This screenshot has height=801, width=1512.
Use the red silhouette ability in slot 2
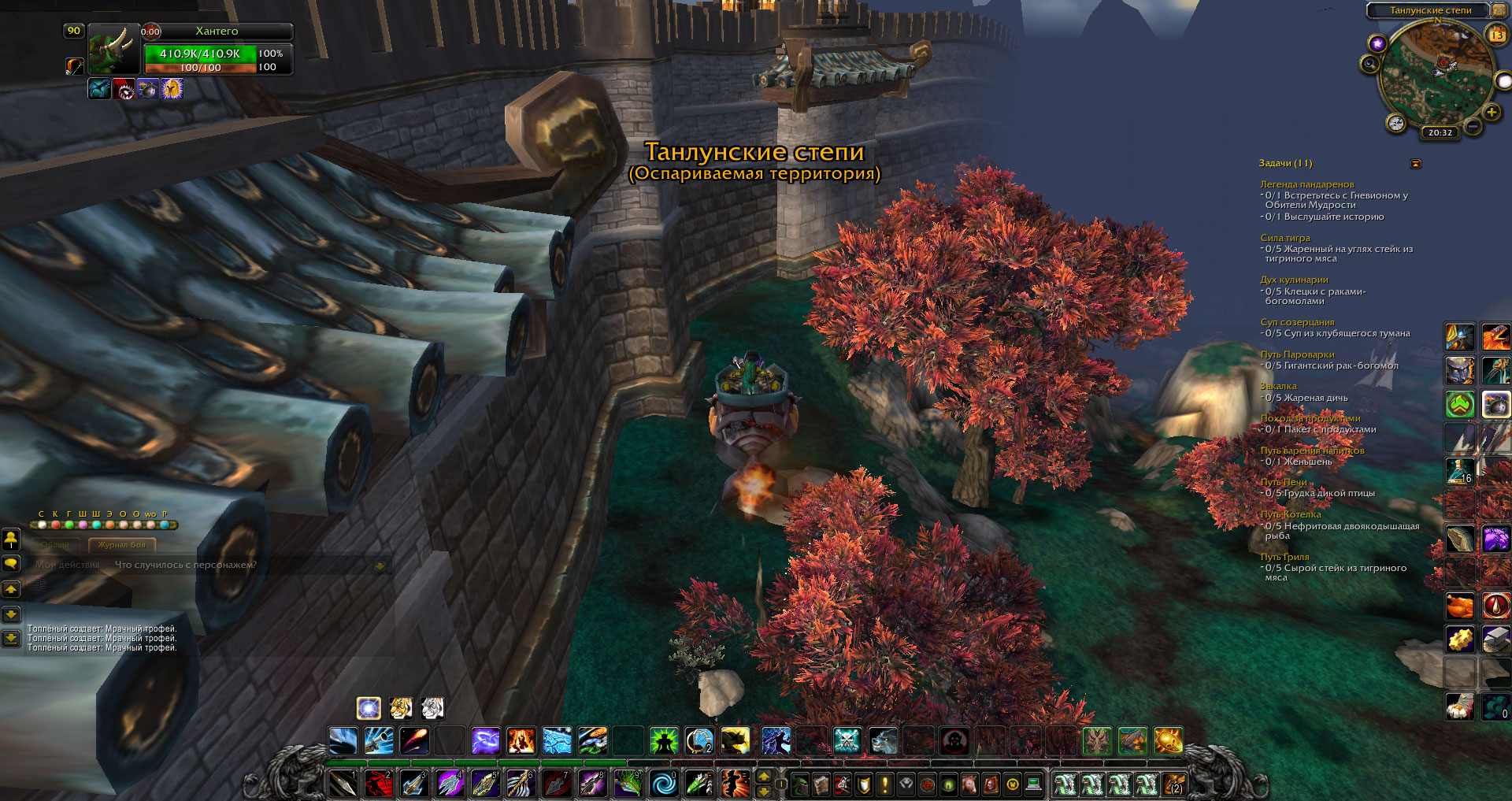coord(380,784)
